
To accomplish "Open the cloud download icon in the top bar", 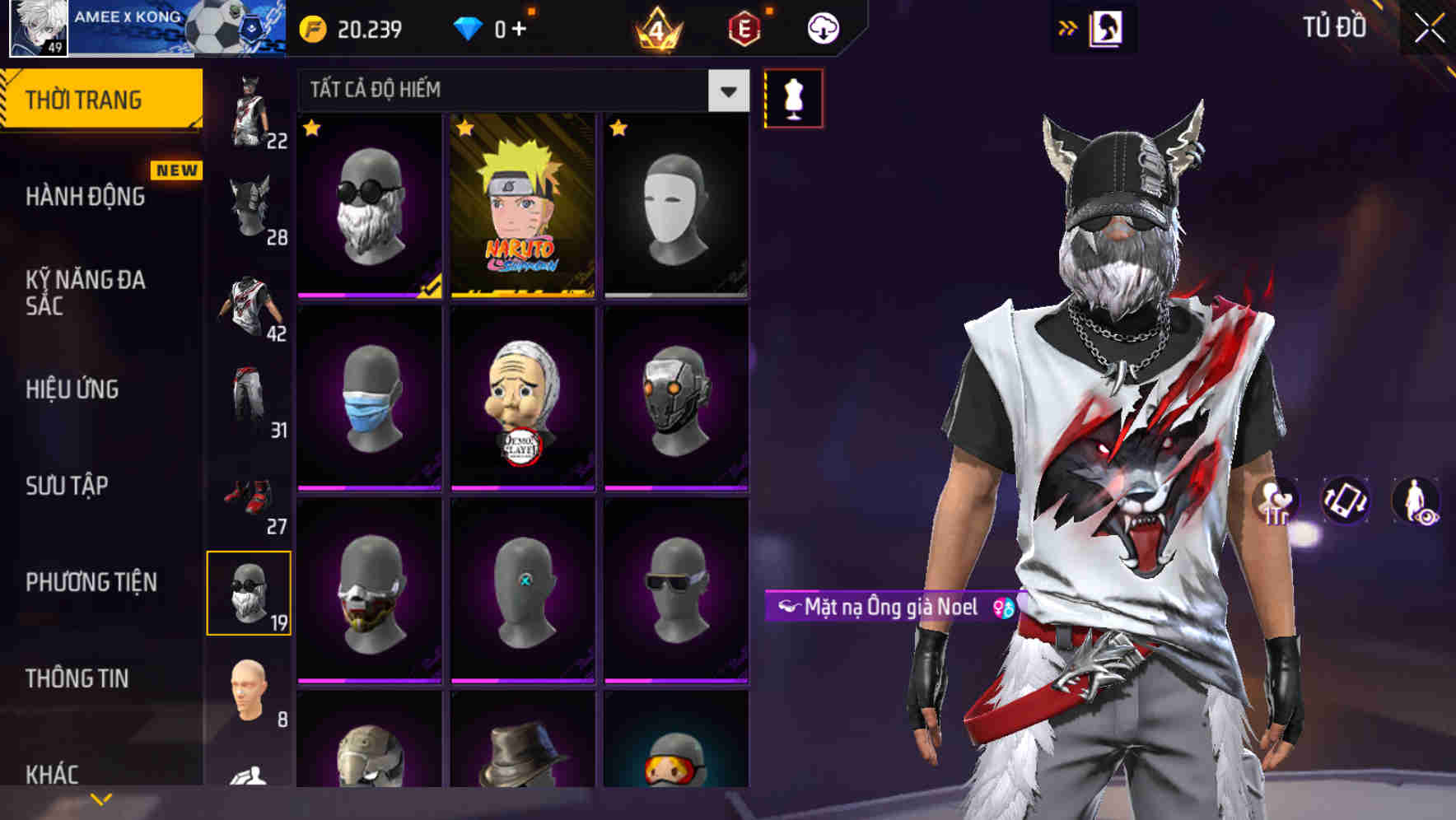I will click(822, 26).
